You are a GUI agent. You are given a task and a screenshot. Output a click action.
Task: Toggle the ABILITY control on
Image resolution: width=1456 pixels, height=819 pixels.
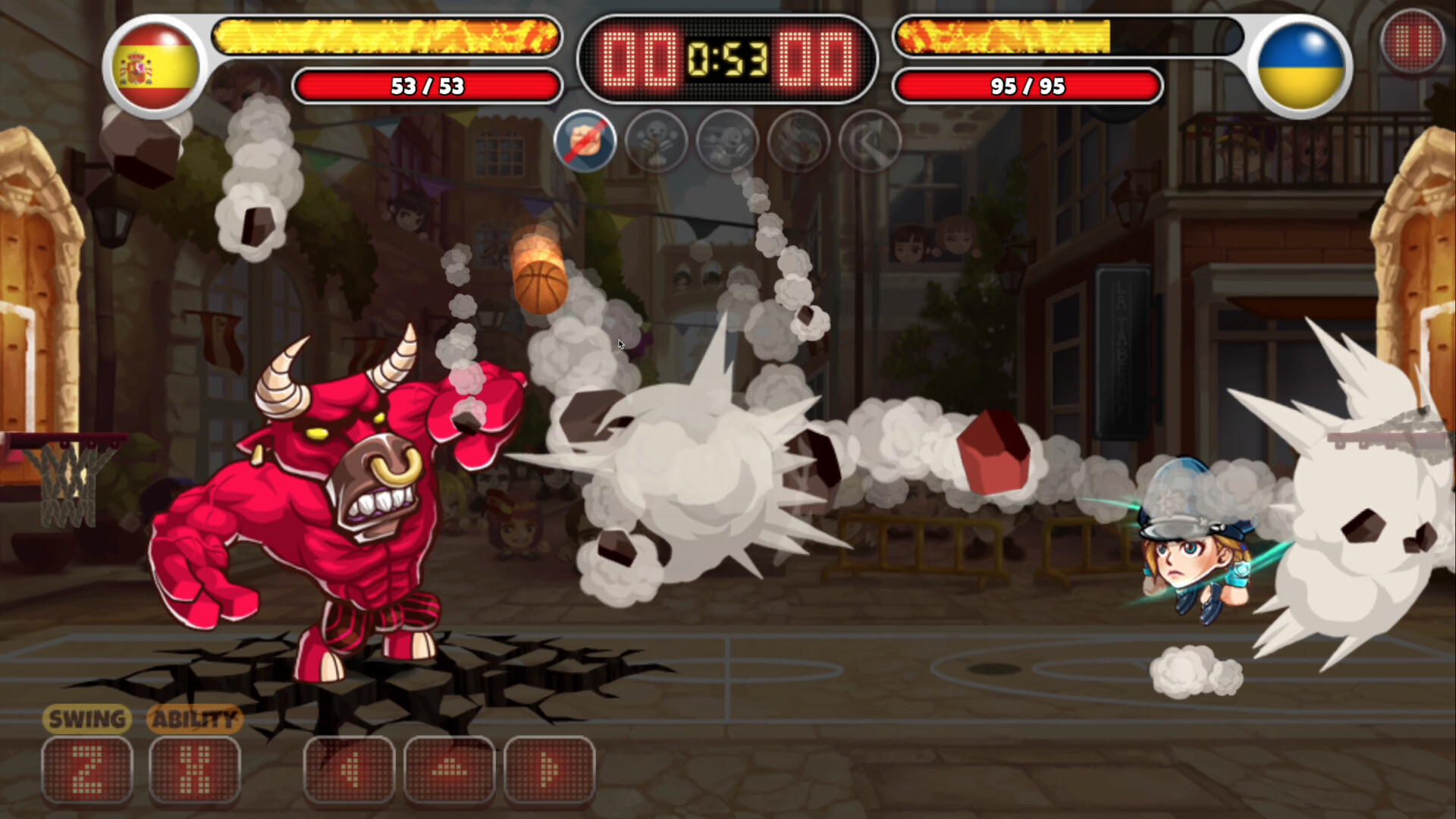point(194,769)
